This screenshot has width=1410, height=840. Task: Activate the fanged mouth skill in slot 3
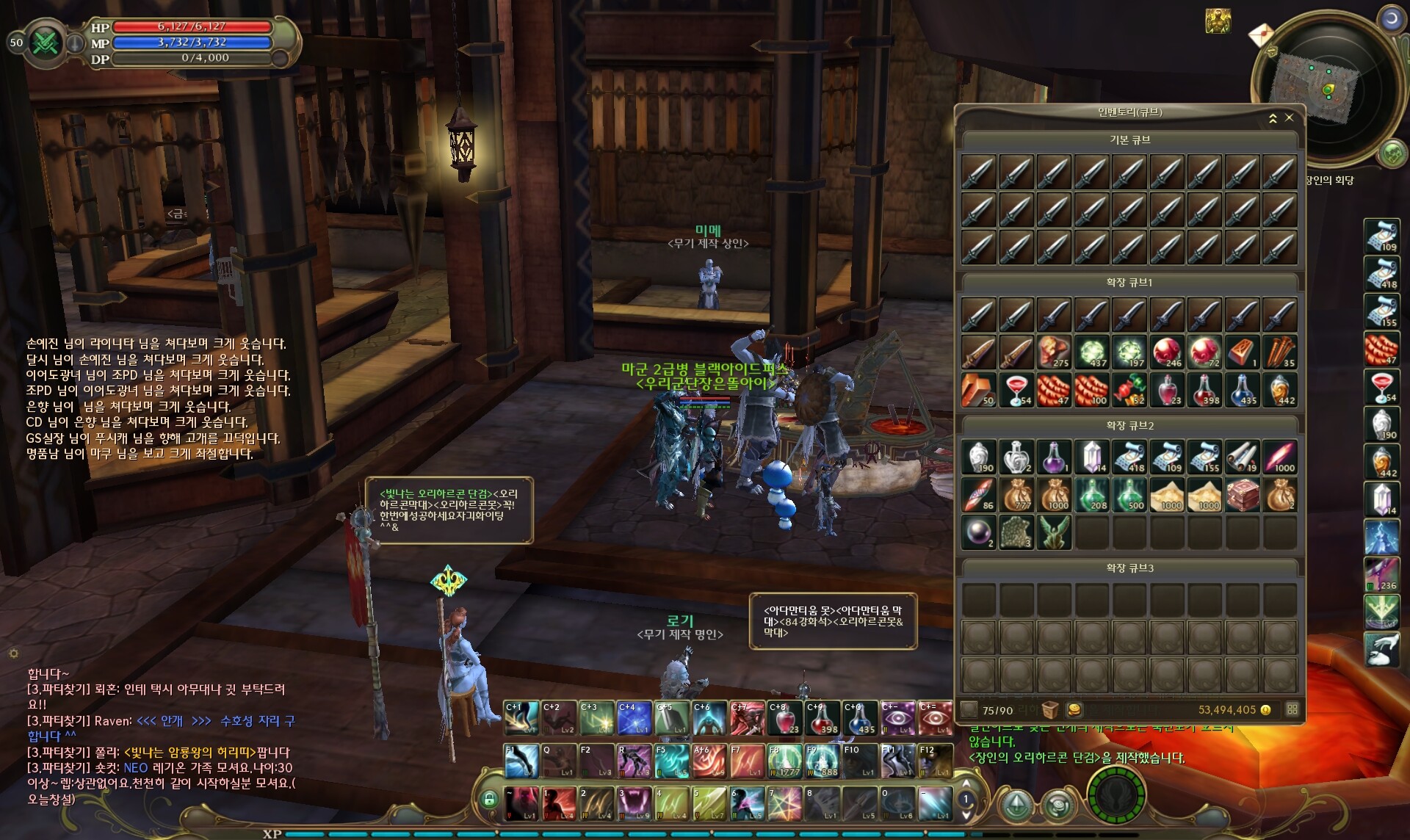pyautogui.click(x=634, y=804)
